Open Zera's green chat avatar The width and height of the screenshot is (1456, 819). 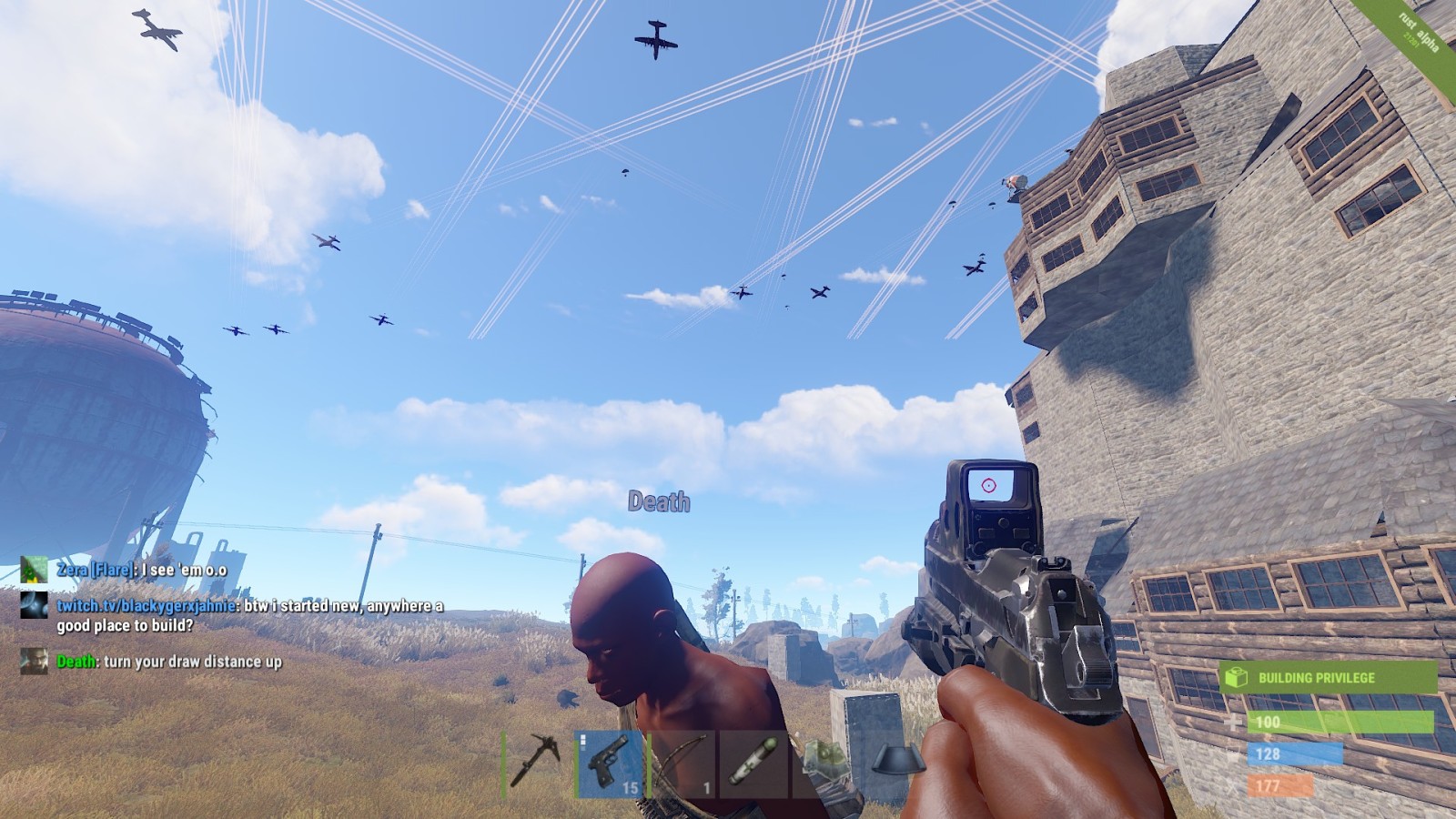click(34, 570)
